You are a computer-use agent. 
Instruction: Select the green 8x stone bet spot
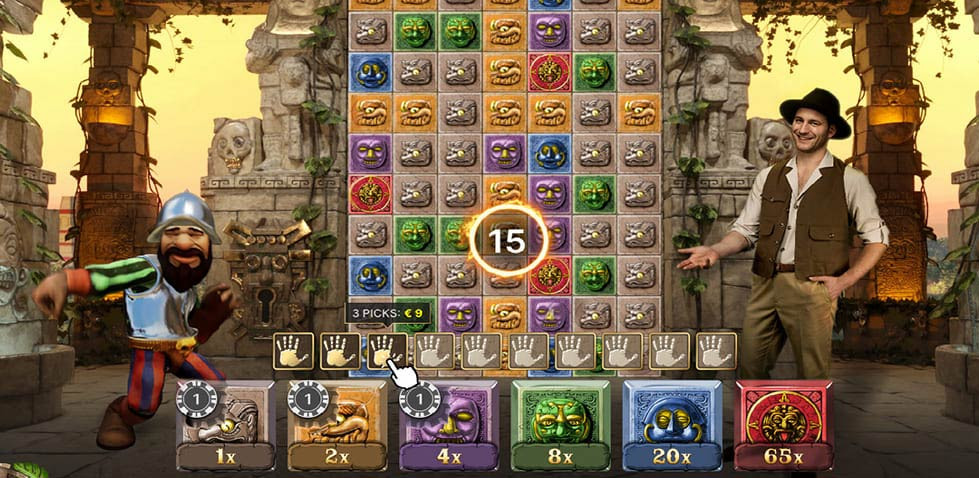click(x=561, y=424)
